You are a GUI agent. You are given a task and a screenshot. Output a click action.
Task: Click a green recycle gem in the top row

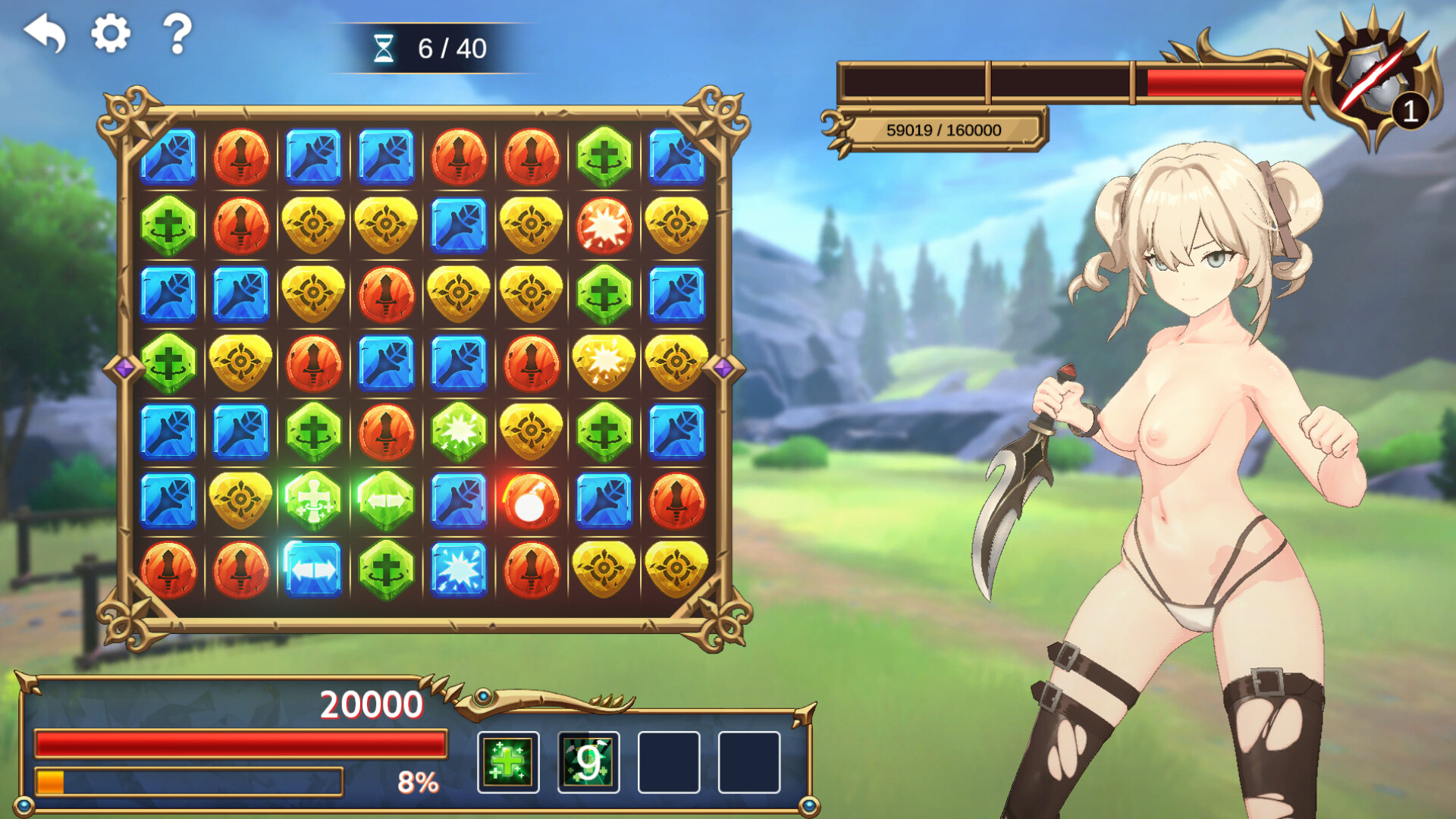click(604, 155)
